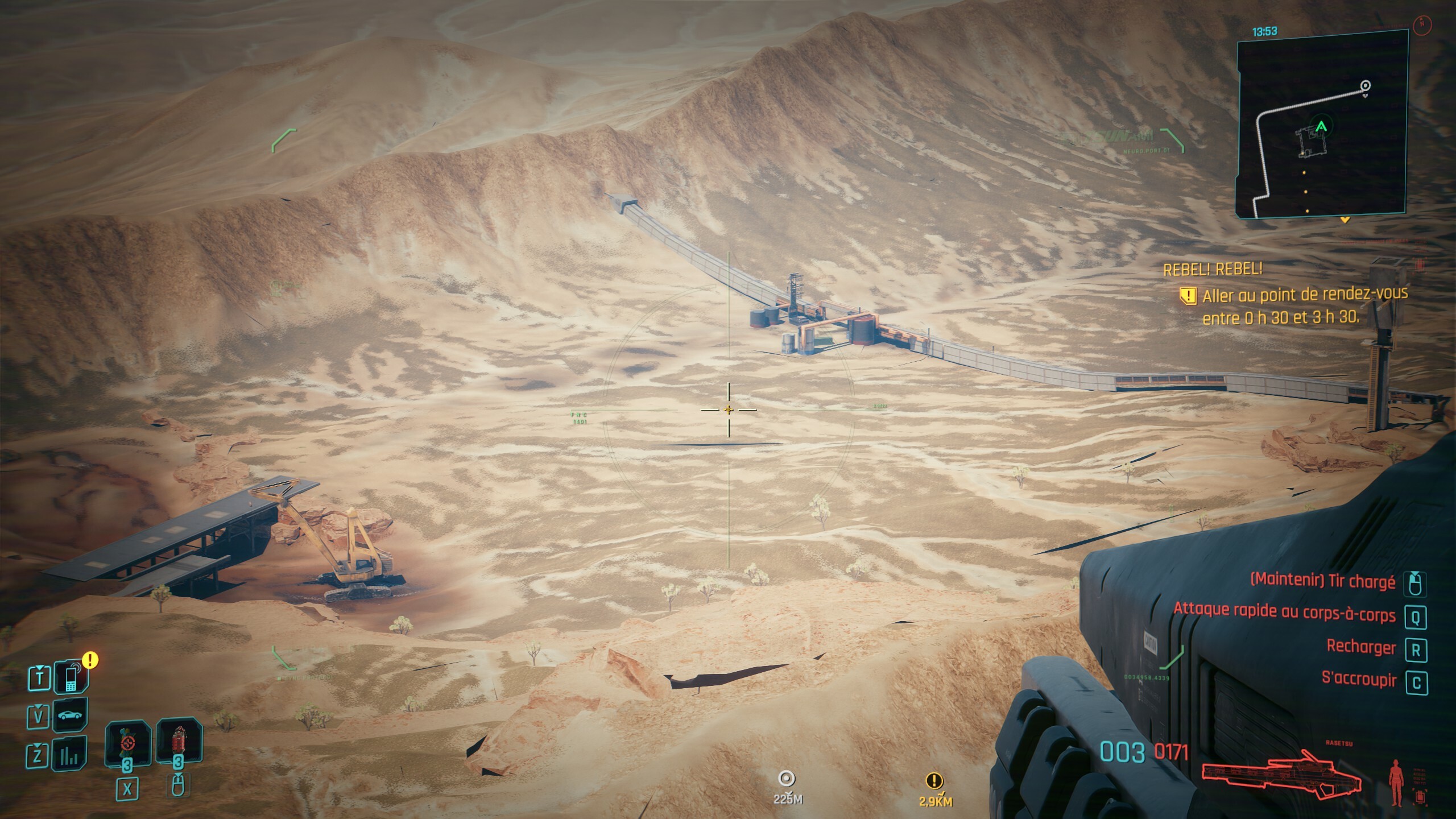Click the red body status figure
Image resolution: width=1456 pixels, height=819 pixels.
[x=1396, y=781]
